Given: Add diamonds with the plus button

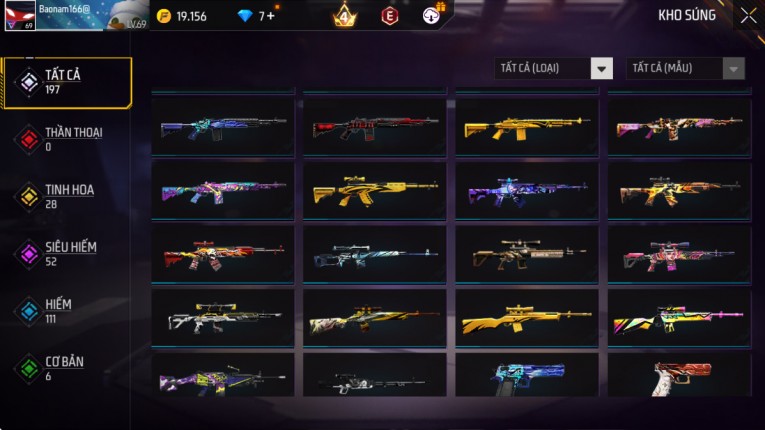Looking at the screenshot, I should pos(271,16).
